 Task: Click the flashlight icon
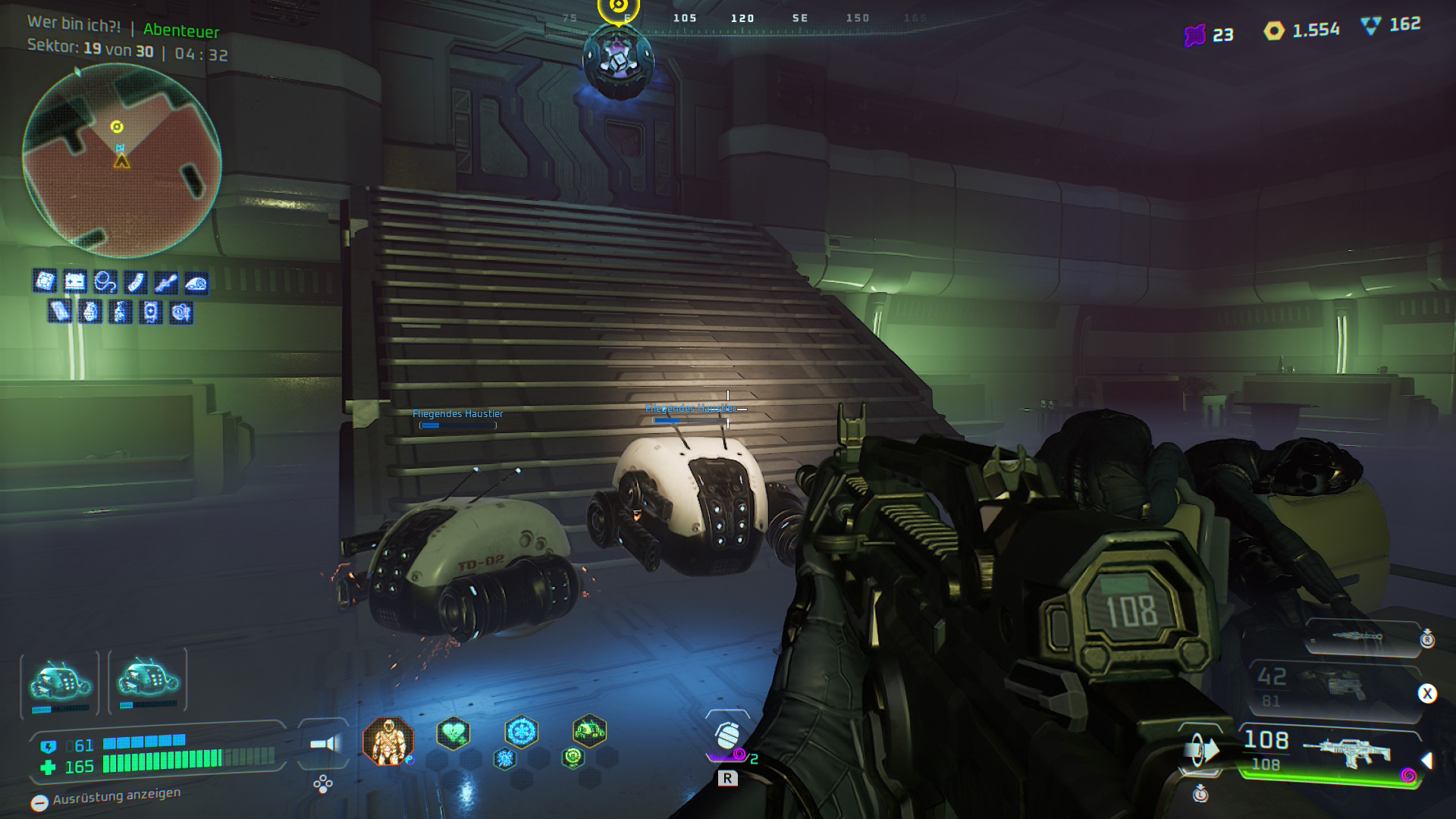point(325,744)
